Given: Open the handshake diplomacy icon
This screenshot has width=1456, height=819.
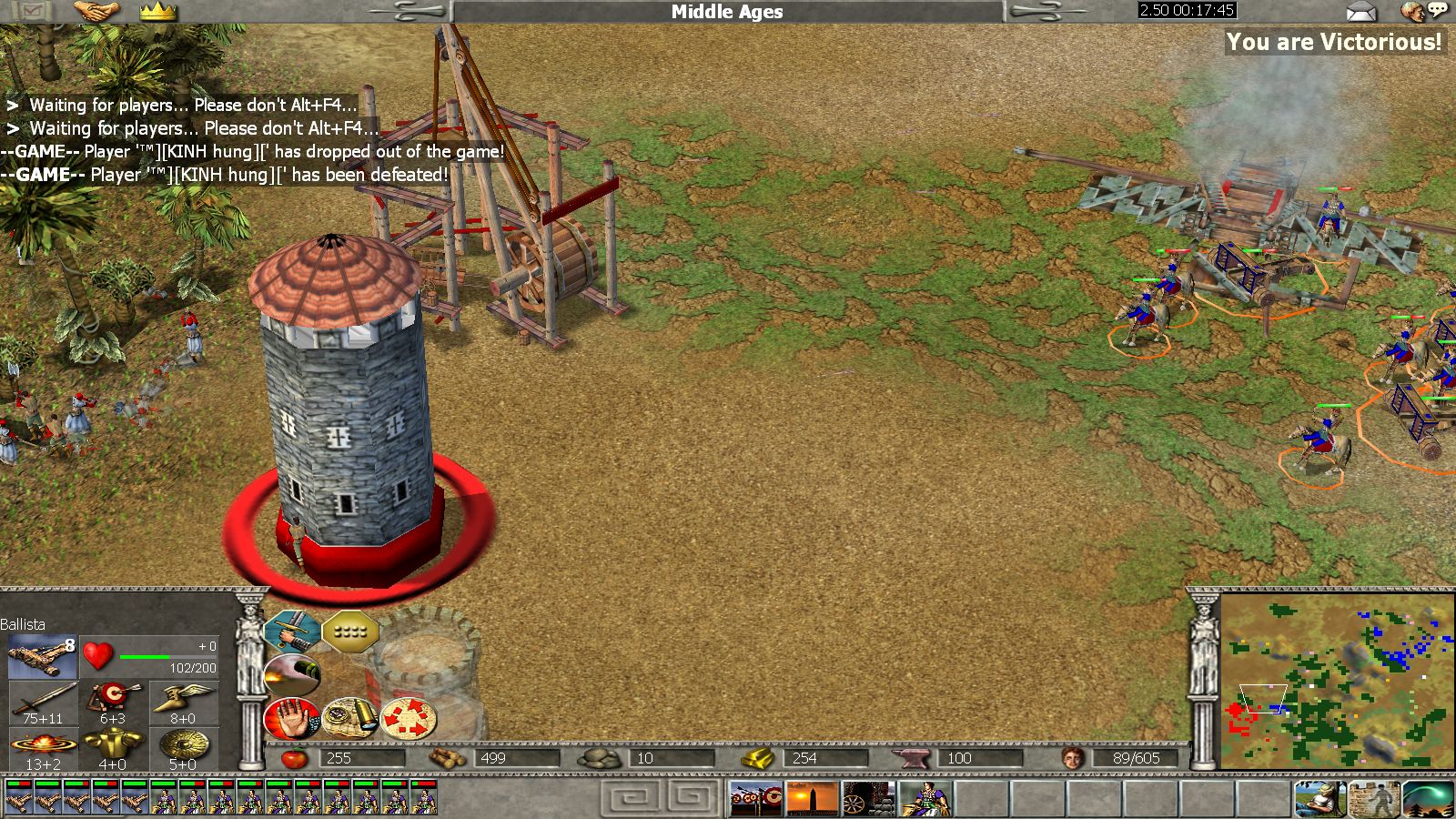Looking at the screenshot, I should point(96,11).
